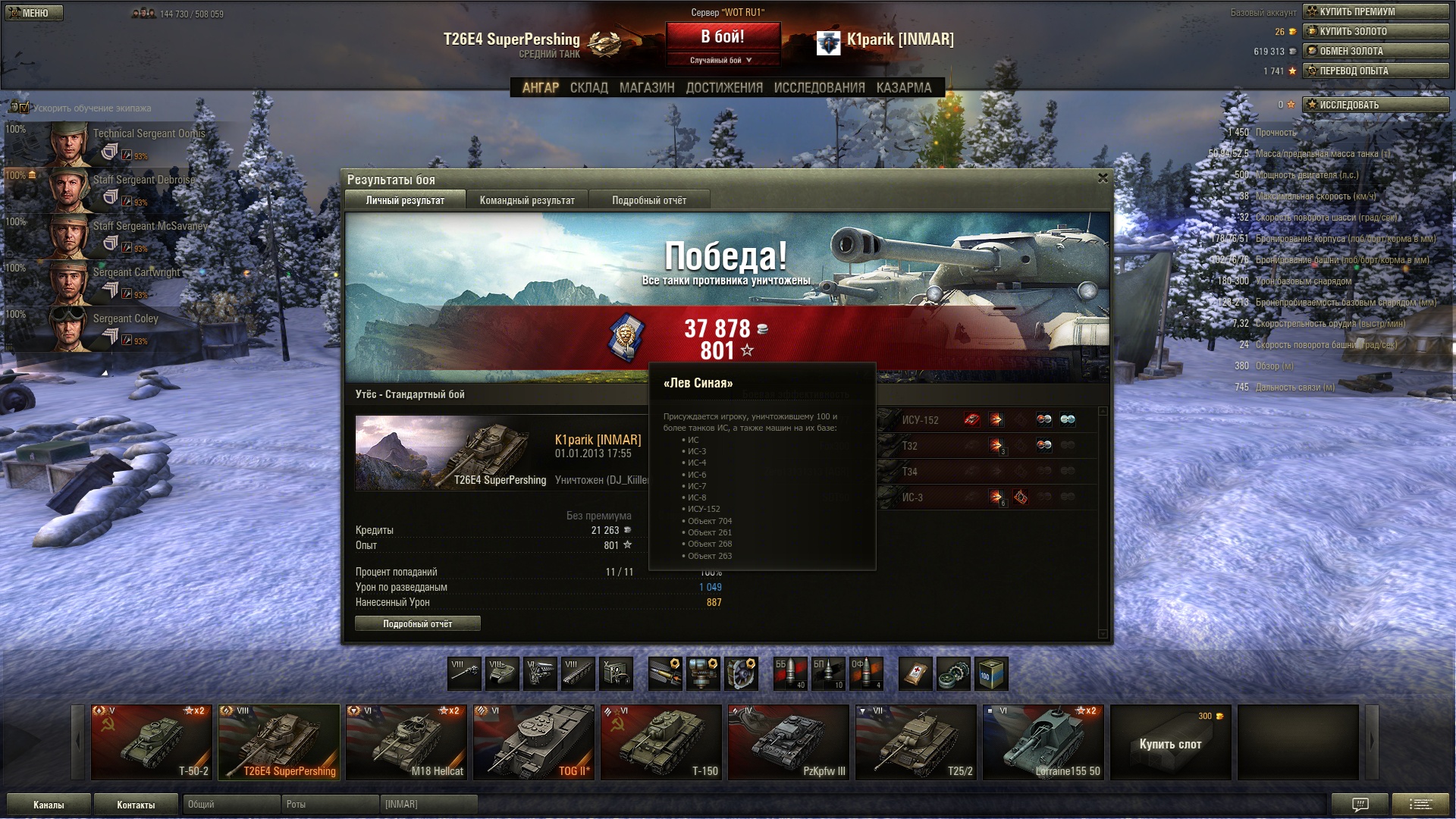Go to the ДОСТИЖЕНИЯ section

click(x=724, y=88)
